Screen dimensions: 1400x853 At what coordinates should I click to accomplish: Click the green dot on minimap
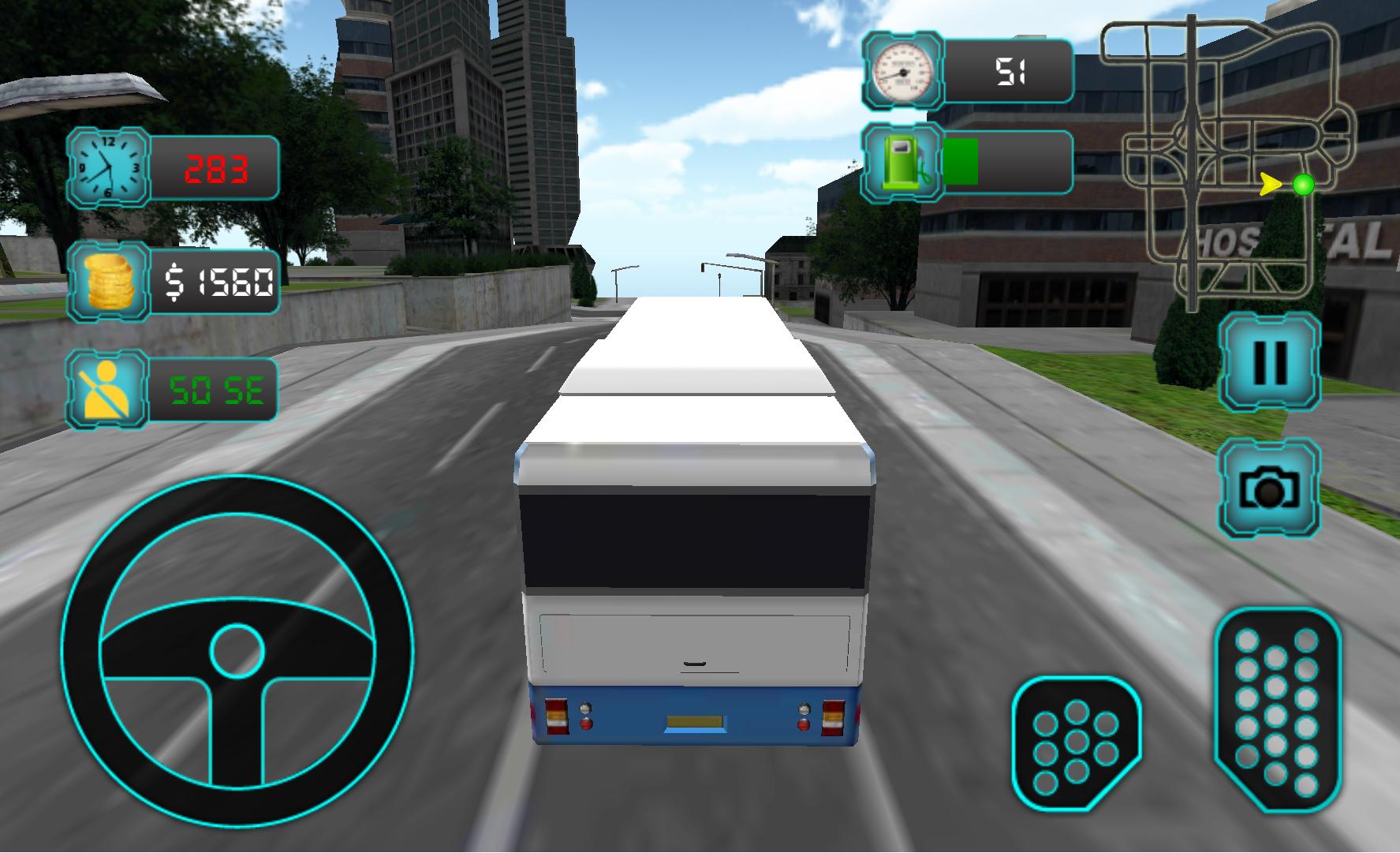point(1305,184)
